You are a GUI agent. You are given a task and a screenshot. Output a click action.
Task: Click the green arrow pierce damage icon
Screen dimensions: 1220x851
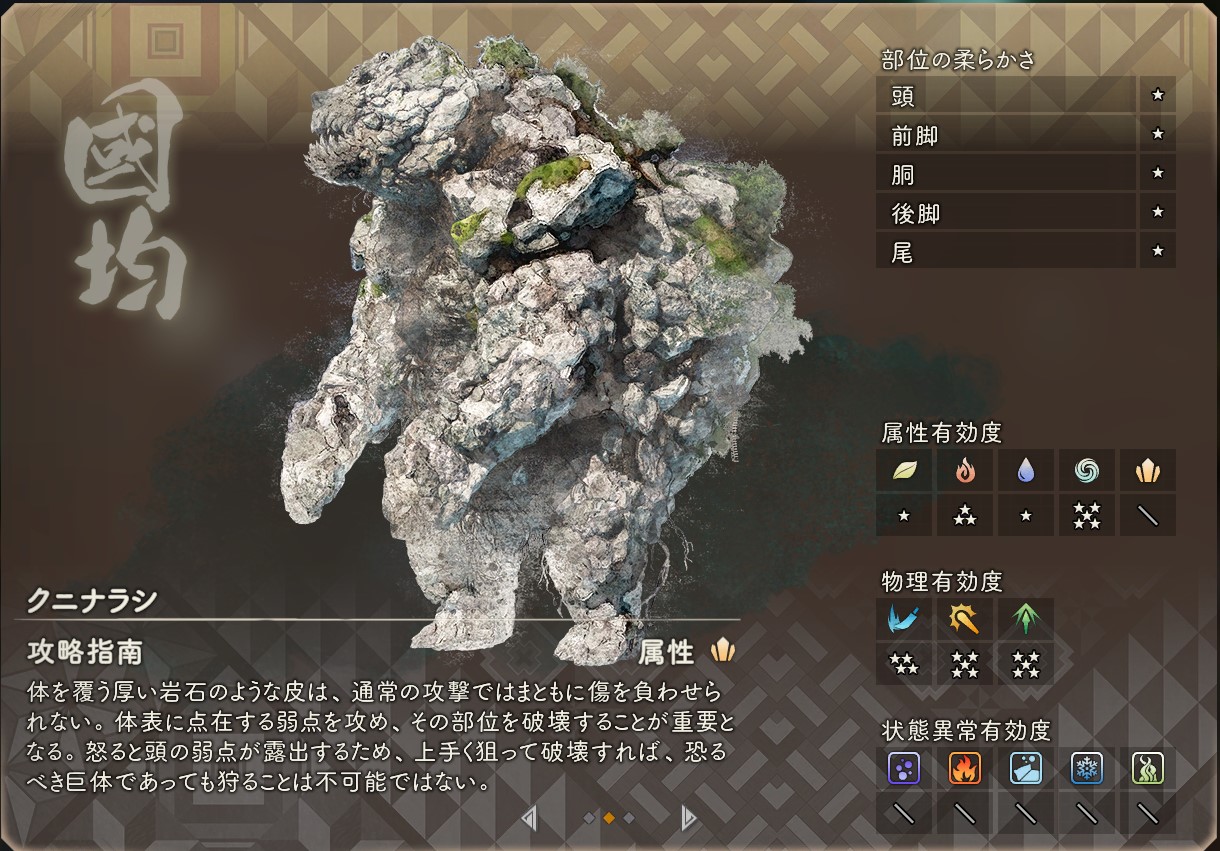pos(1026,619)
